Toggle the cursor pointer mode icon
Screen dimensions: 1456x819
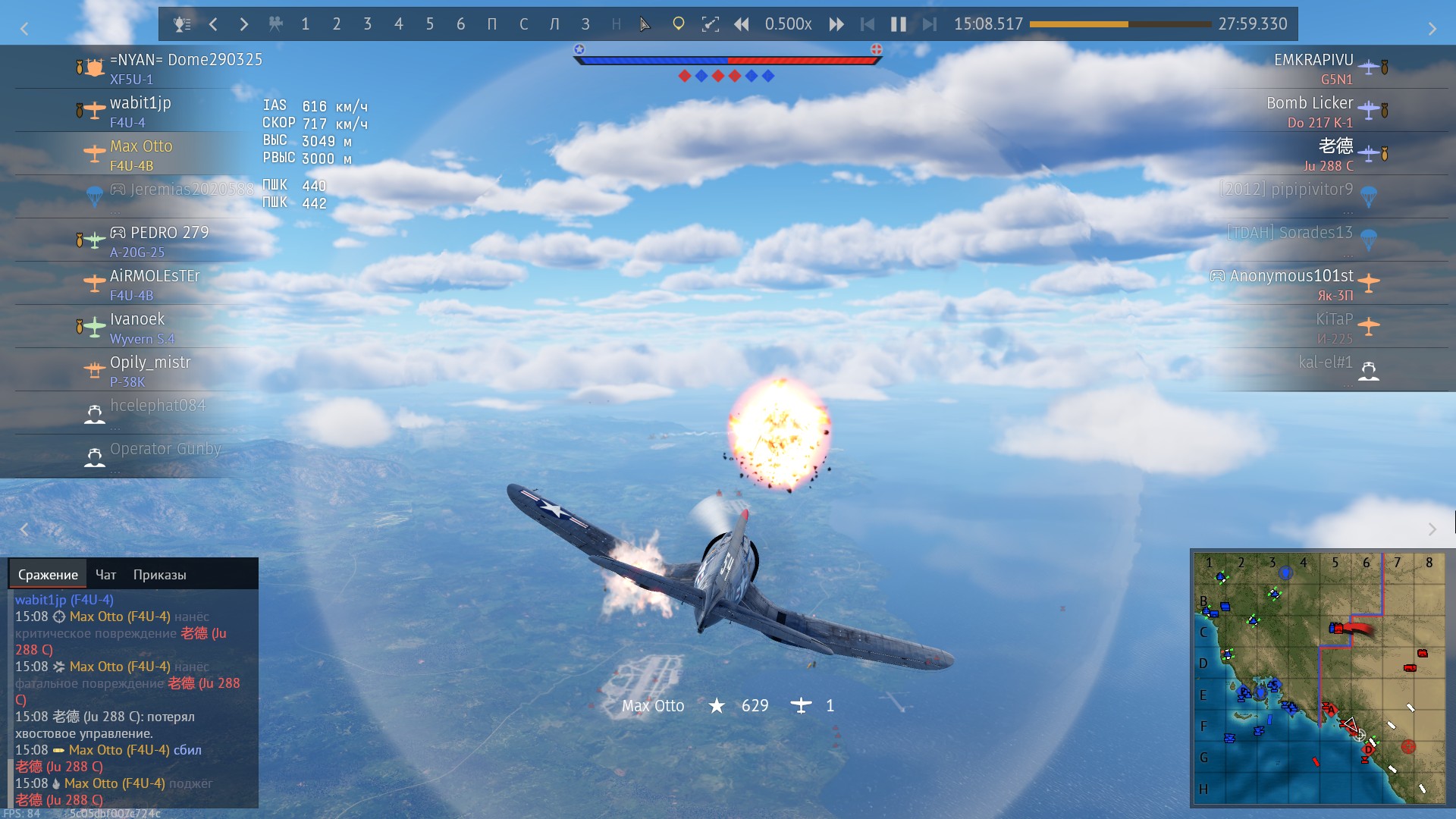click(x=645, y=24)
